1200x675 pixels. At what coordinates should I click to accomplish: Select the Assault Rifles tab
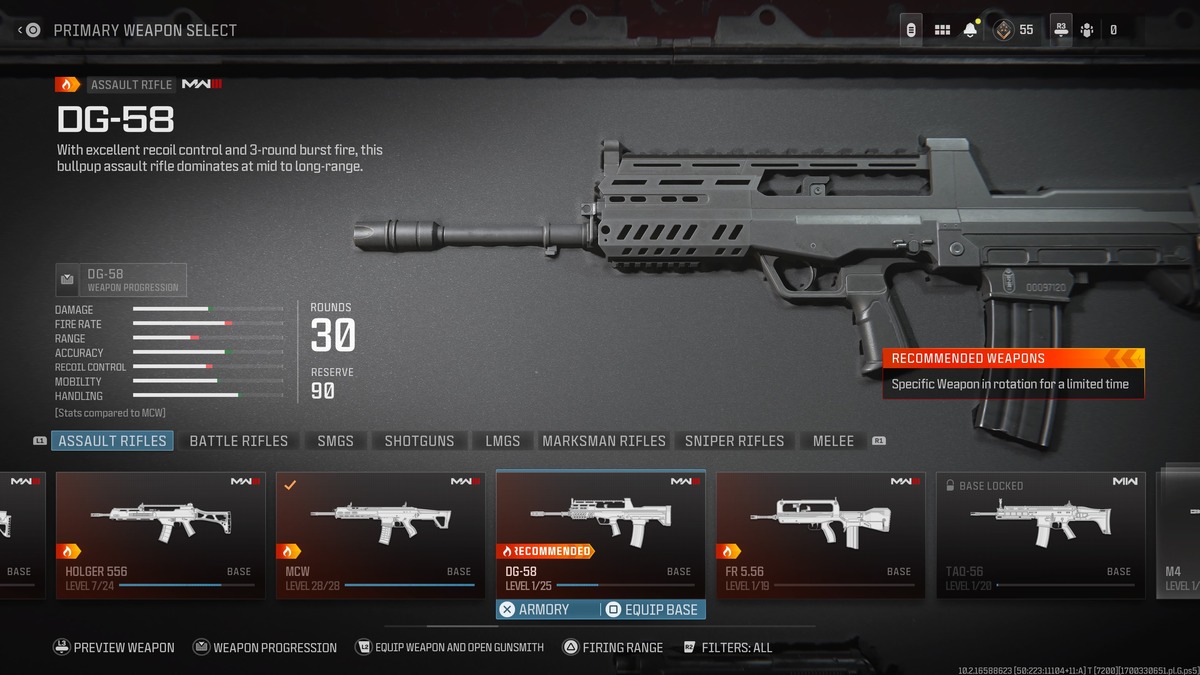tap(112, 441)
